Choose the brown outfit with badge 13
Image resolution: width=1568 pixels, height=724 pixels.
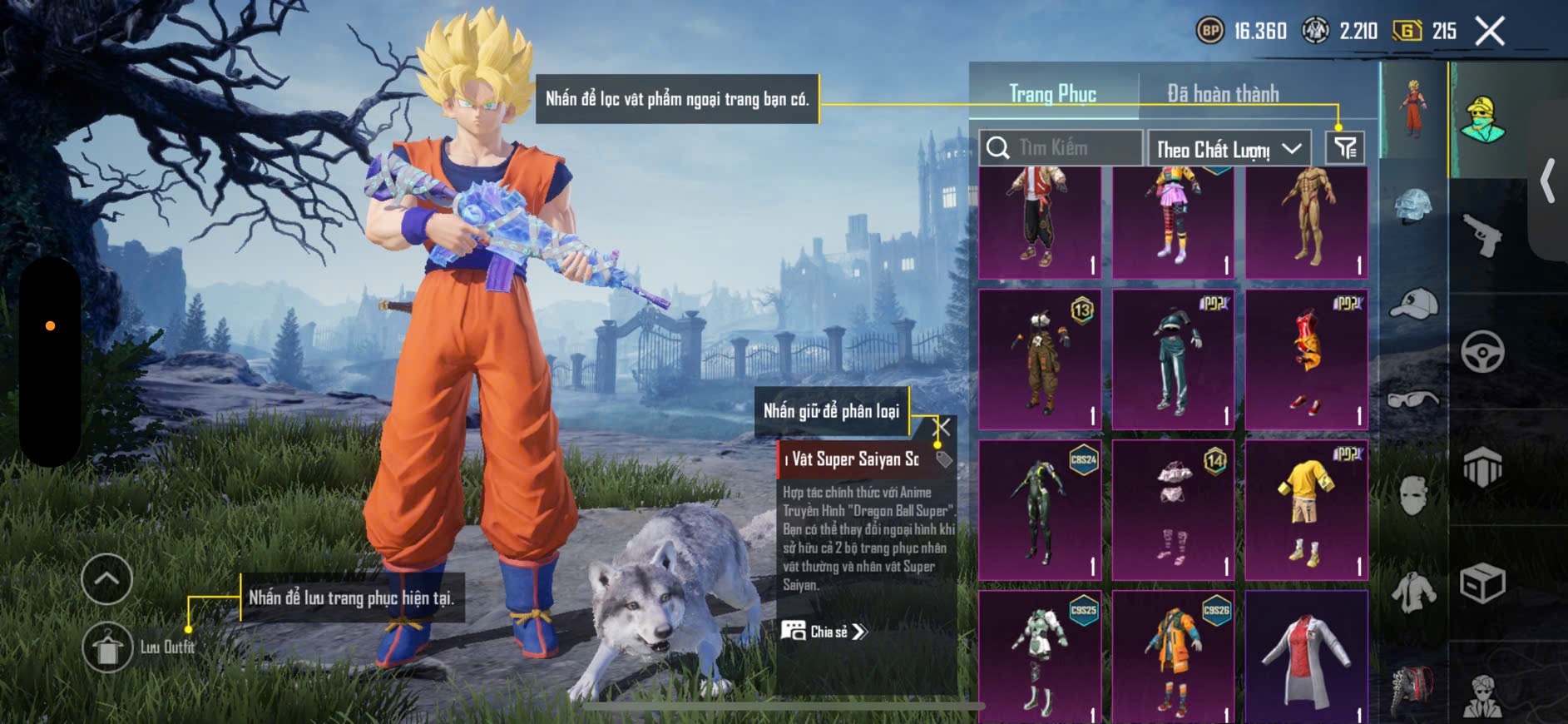pos(1040,360)
